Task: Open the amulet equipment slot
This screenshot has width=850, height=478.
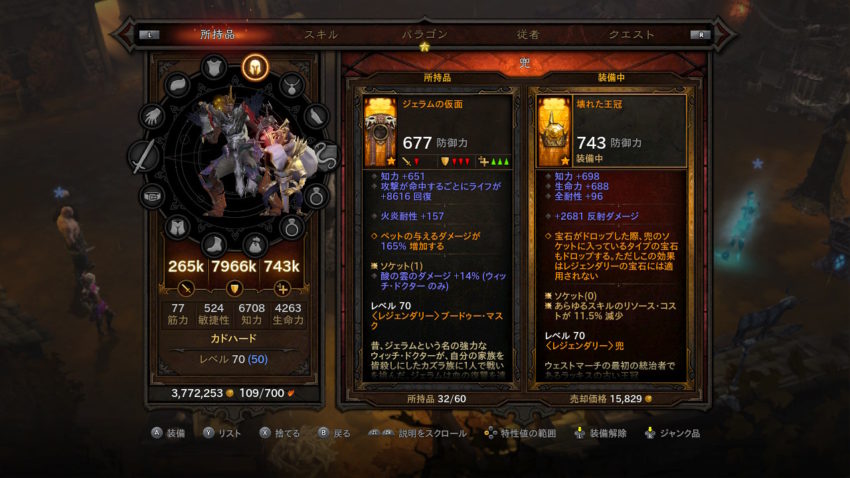Action: [291, 84]
